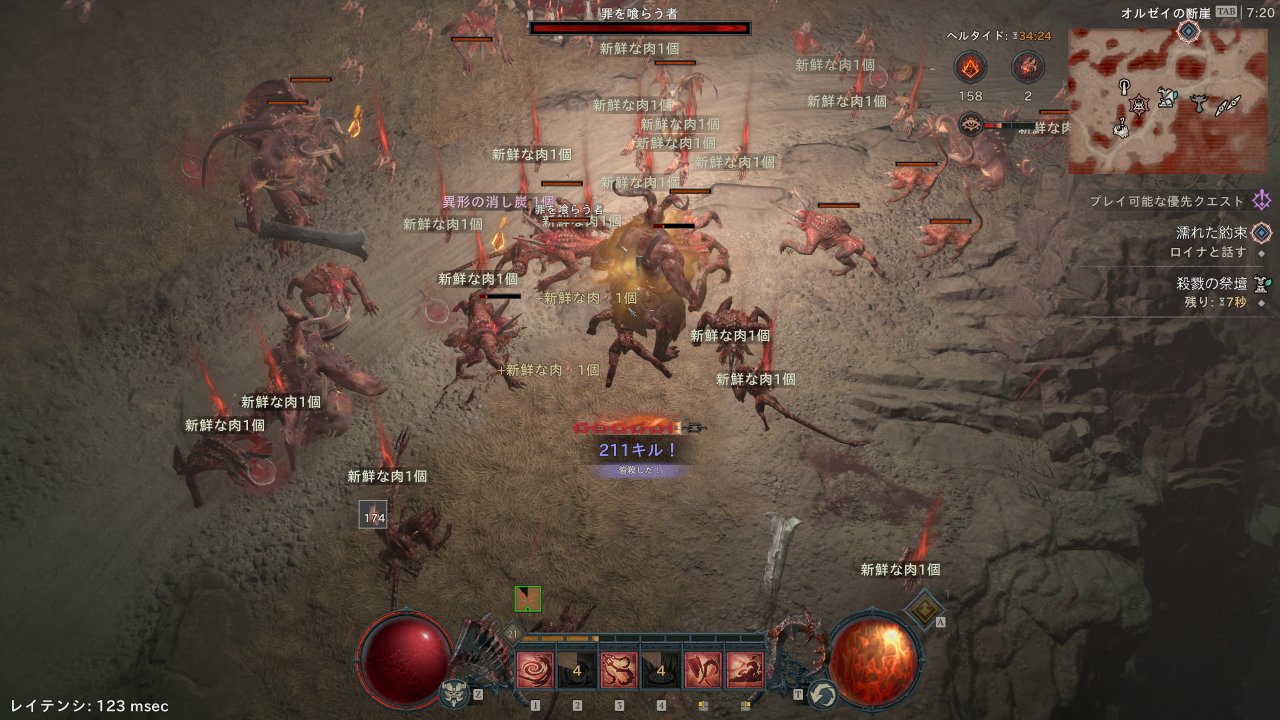Click the Helltide monster icon showing 2
Screen dimensions: 1280x720
(x=1027, y=68)
